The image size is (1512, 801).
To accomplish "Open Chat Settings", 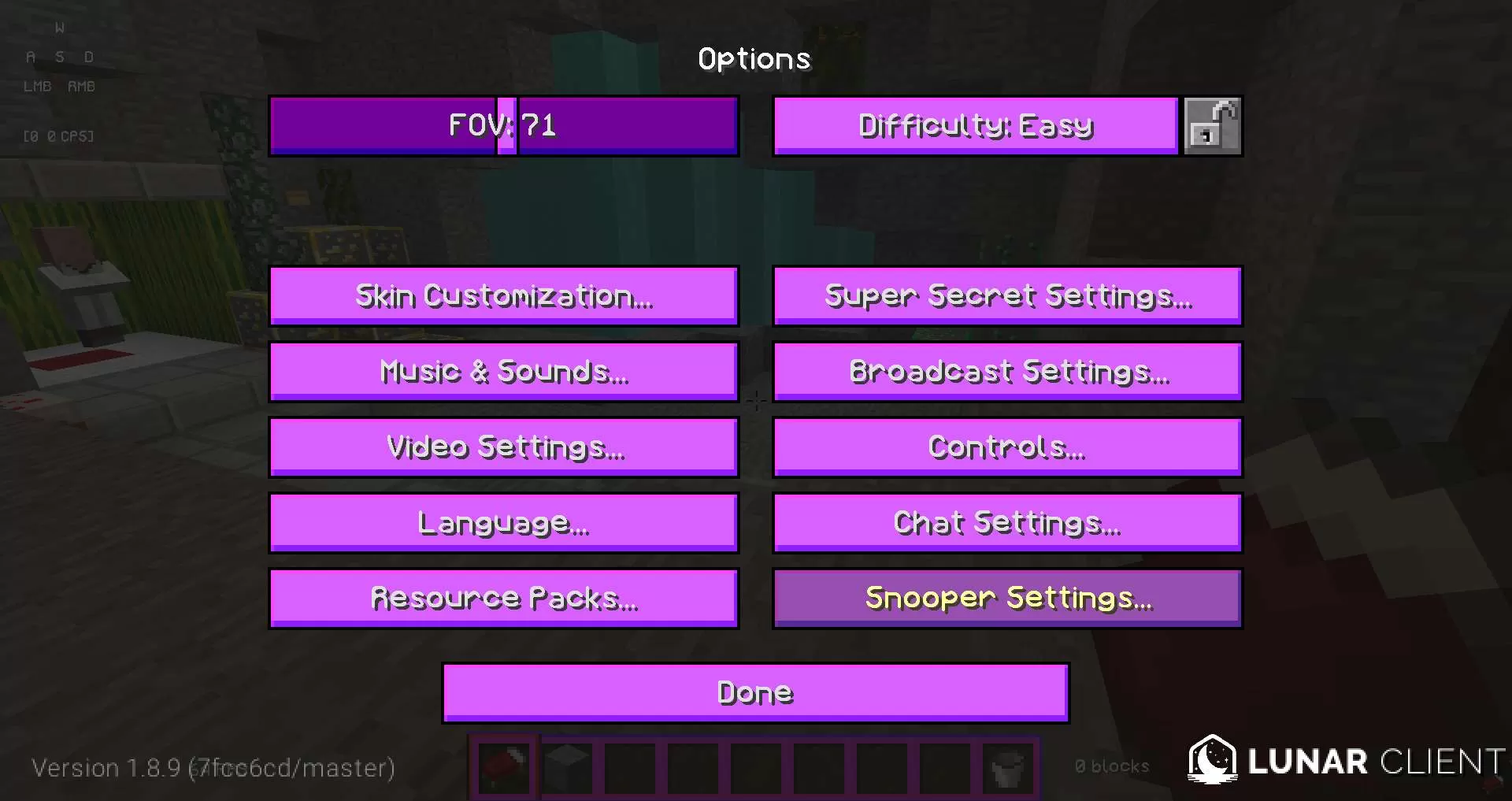I will (1008, 522).
